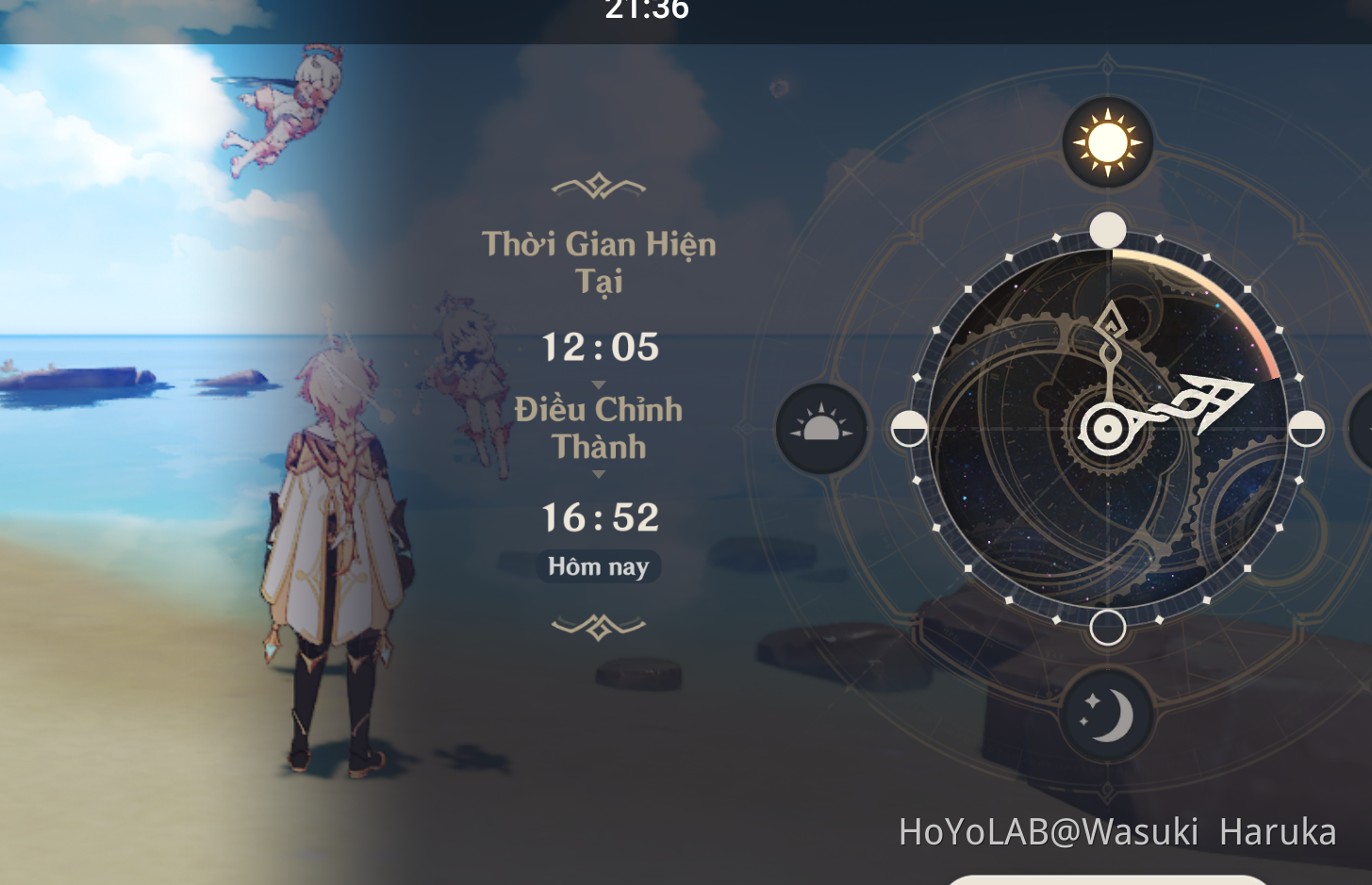Tap the filled circle marker atop the dial
1372x885 pixels.
click(x=1107, y=226)
